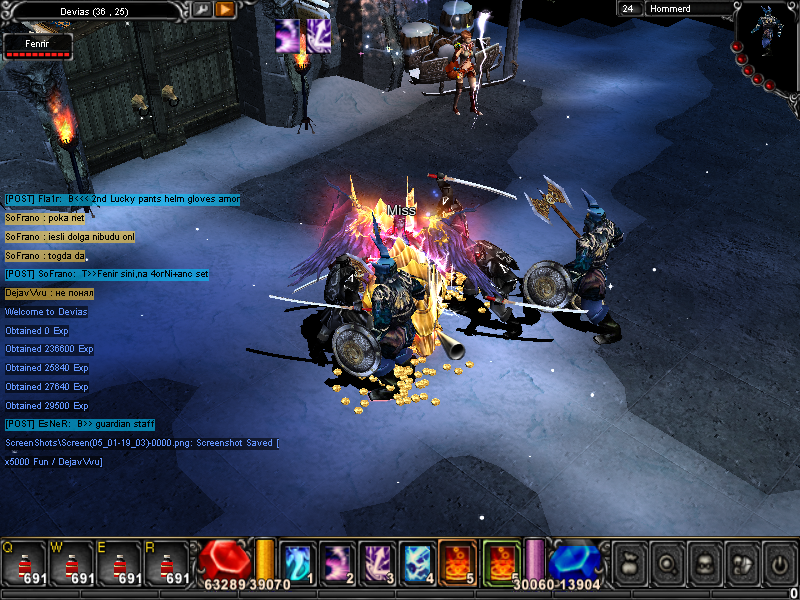Activate the skill in hotbar slot 4
This screenshot has width=800, height=600.
coord(416,562)
